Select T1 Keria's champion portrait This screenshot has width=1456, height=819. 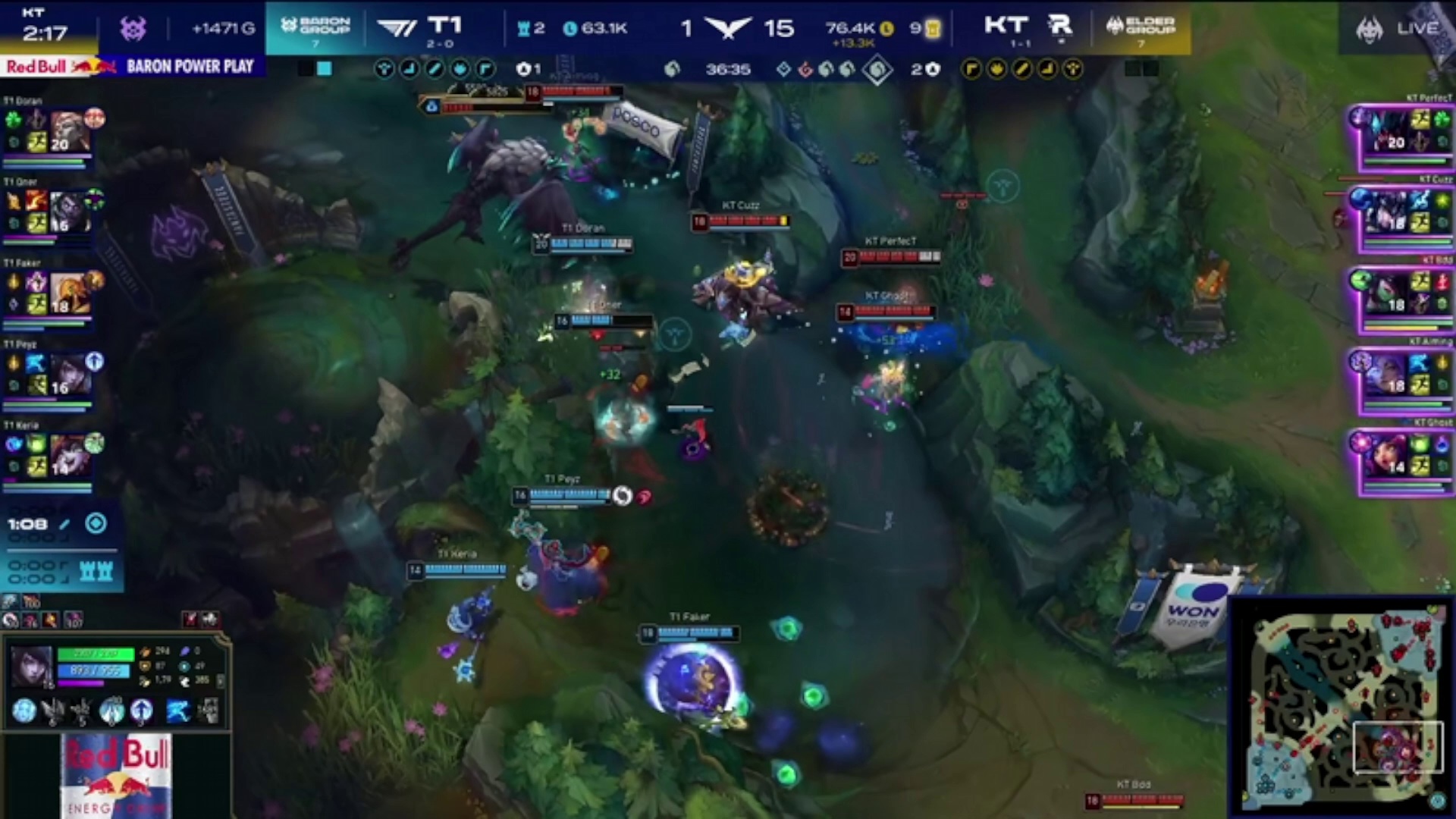(70, 456)
